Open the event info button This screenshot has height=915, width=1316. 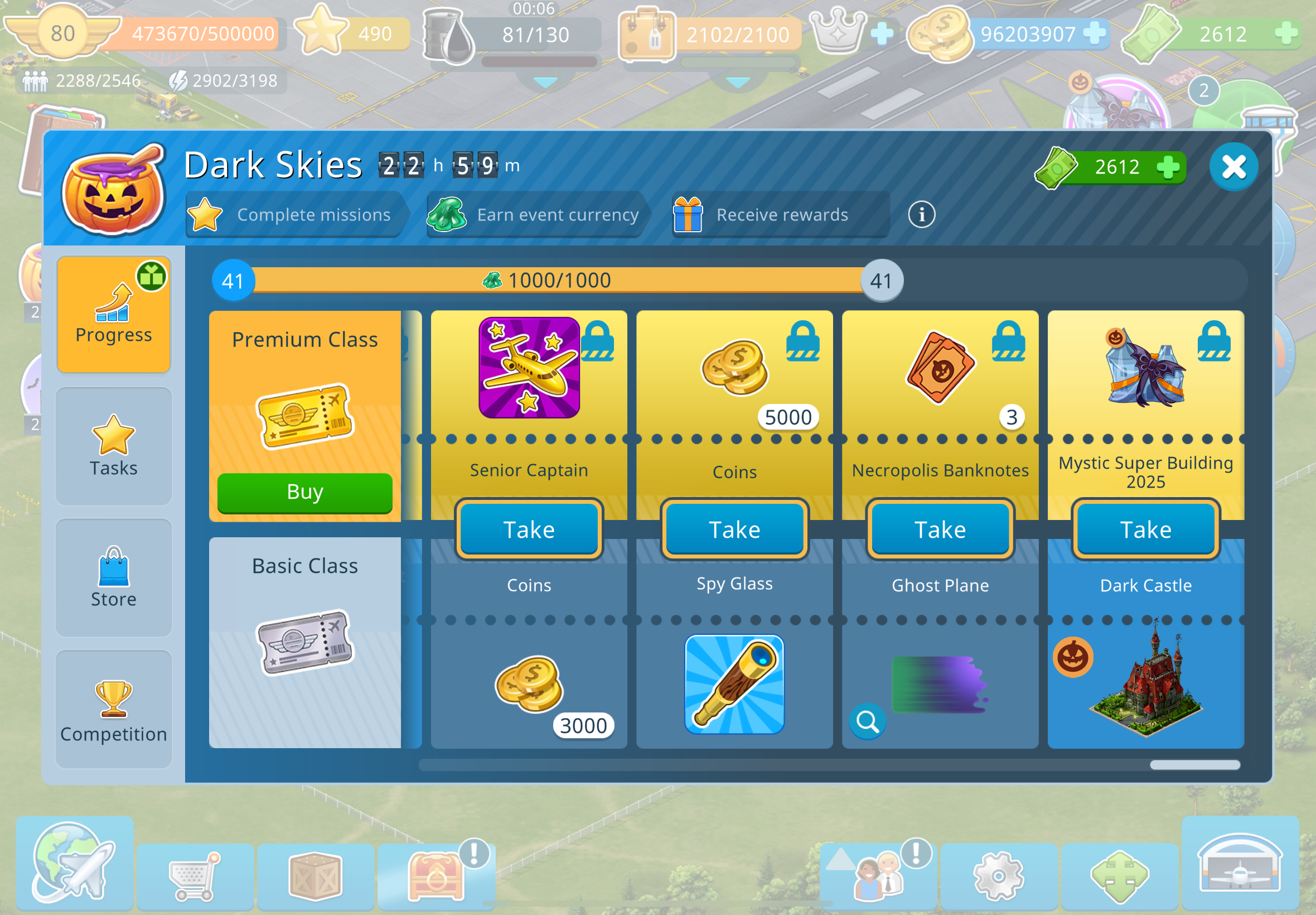click(921, 215)
